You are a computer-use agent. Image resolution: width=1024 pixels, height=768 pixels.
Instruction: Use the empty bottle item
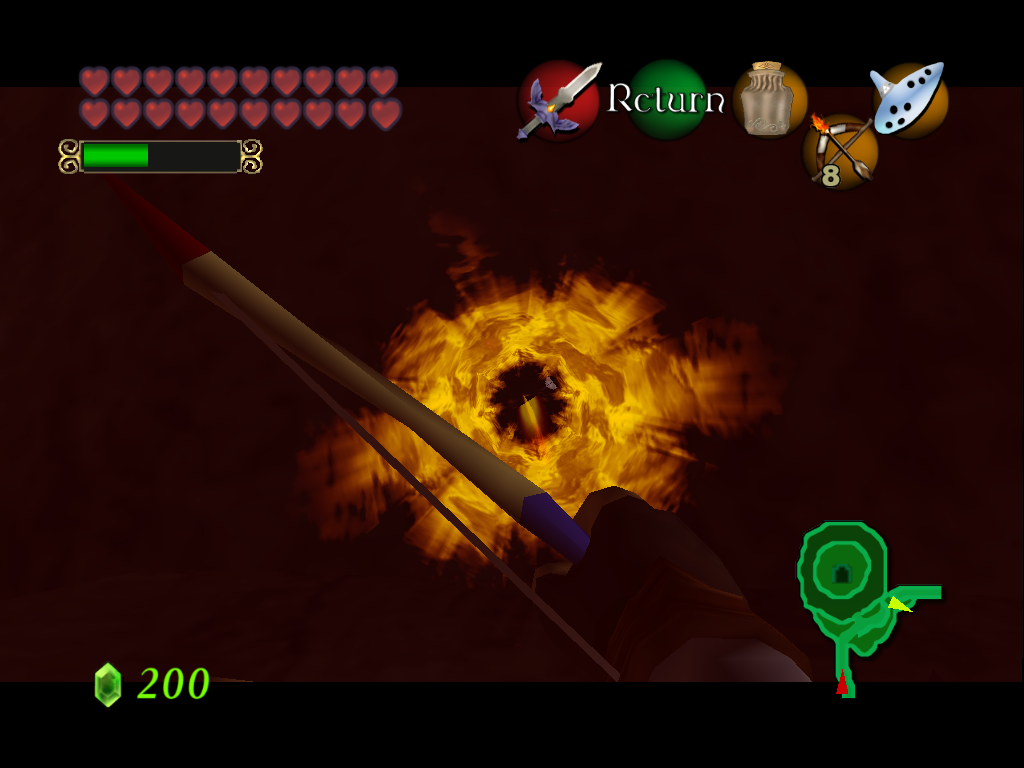[x=769, y=99]
